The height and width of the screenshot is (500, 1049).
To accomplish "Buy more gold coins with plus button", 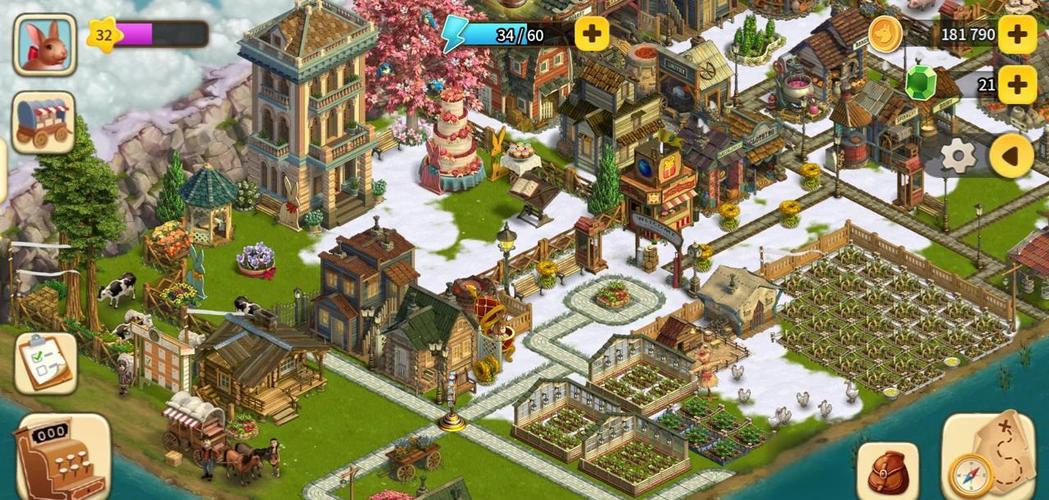I will (1017, 35).
